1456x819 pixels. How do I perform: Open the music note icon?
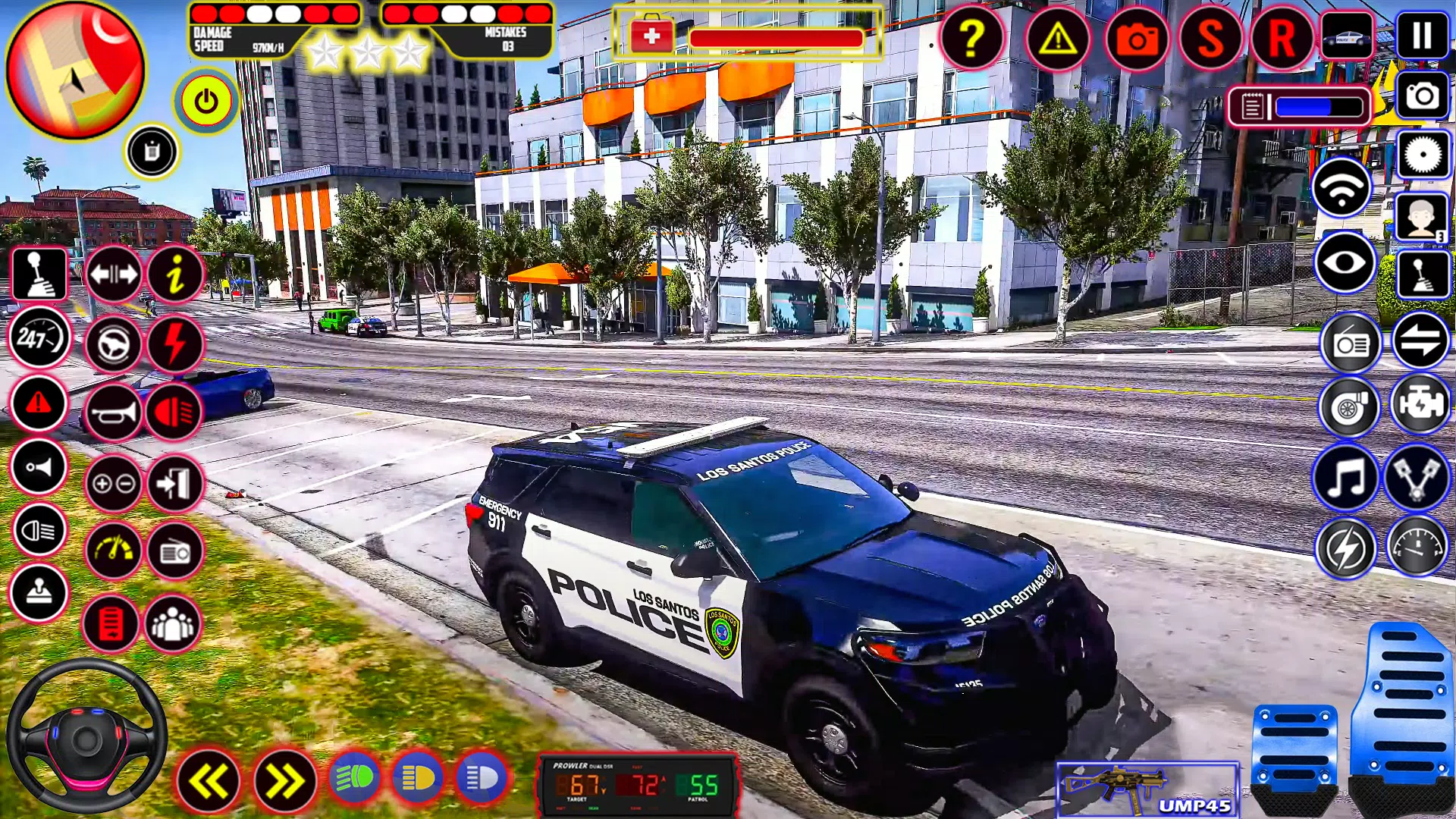(x=1345, y=475)
